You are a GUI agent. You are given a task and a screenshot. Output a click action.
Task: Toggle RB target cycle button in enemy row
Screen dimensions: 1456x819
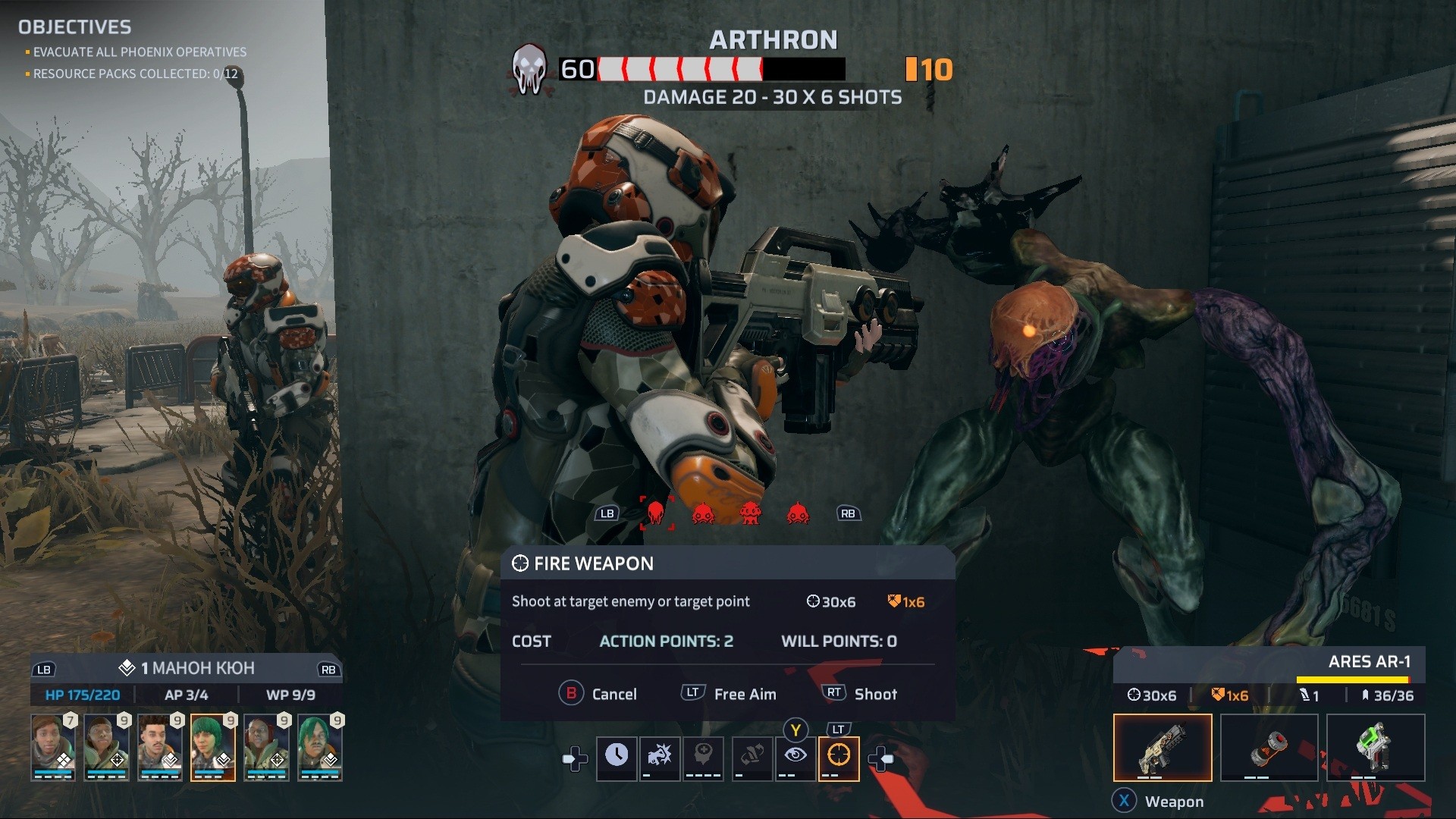(x=849, y=513)
